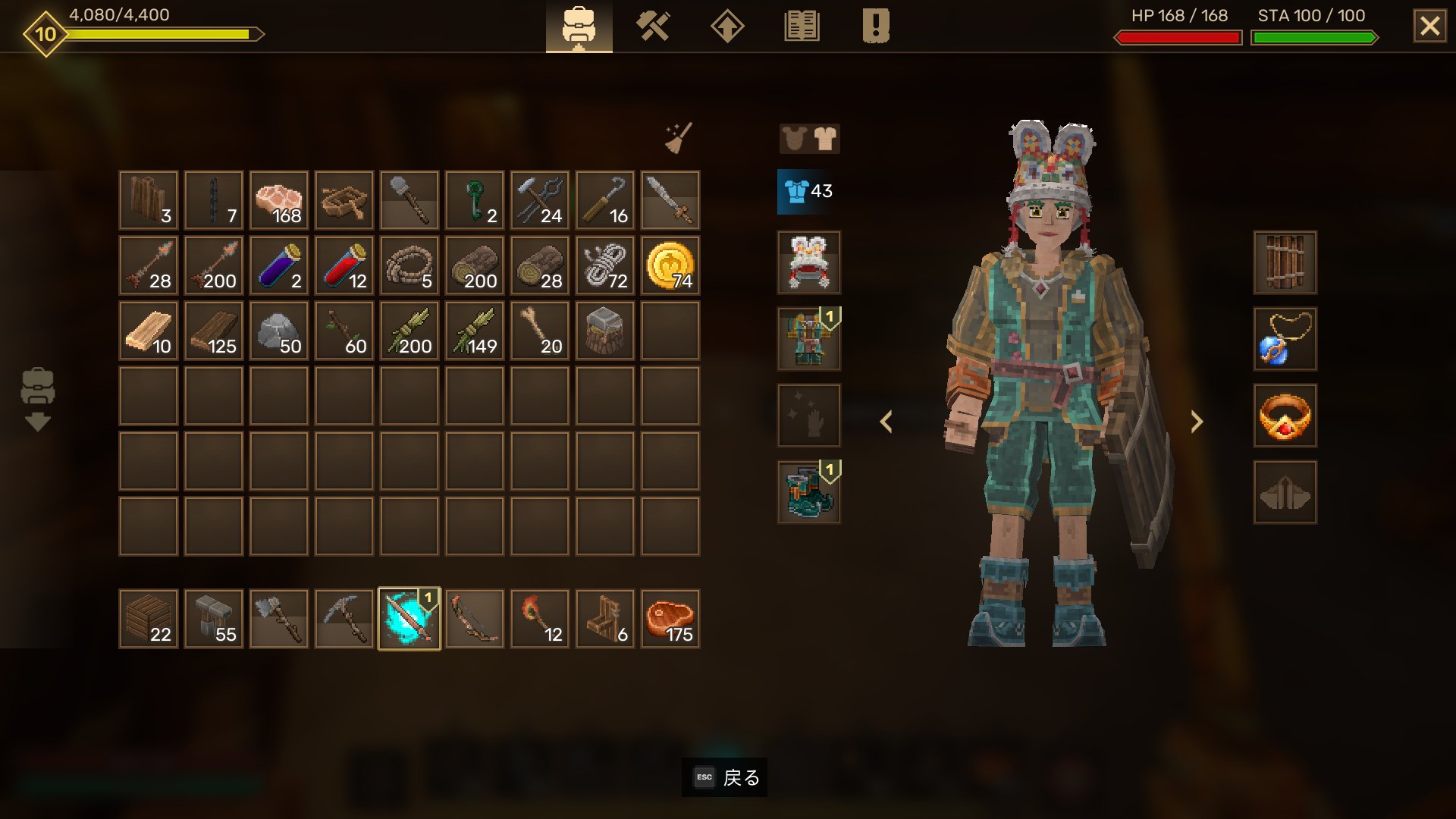
Task: Click the equipped lion dance helmet slot
Action: [809, 262]
